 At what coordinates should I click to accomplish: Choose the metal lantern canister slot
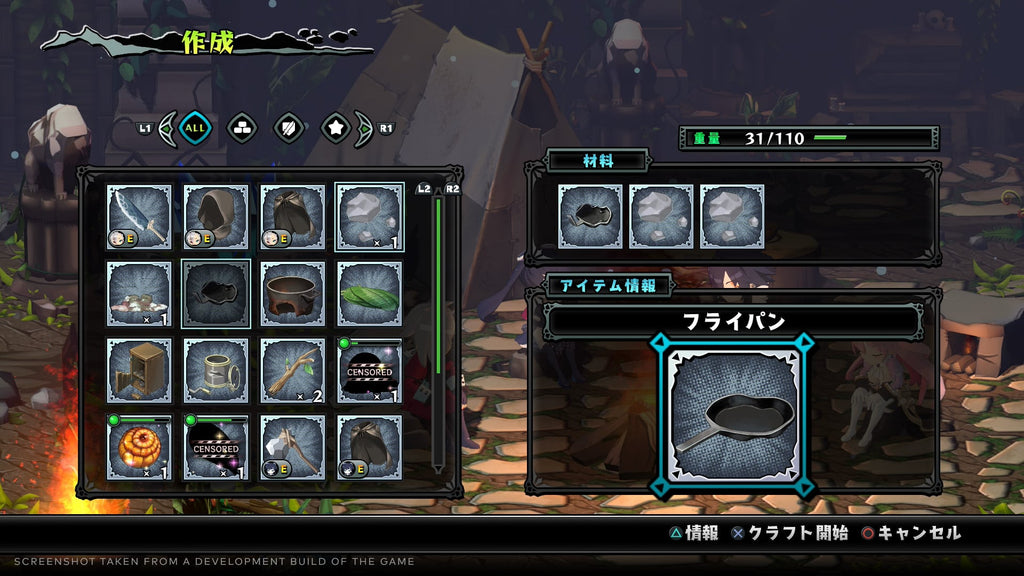216,371
